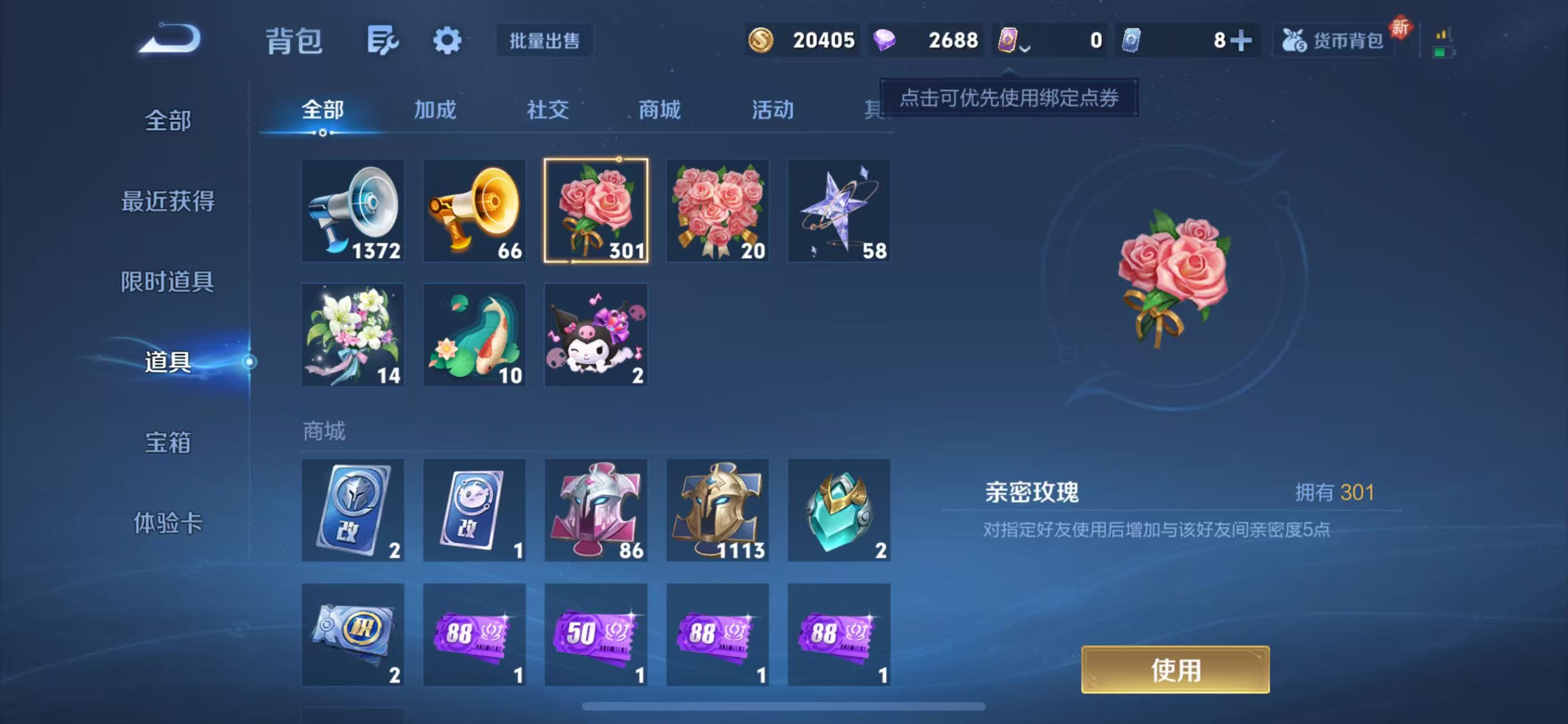This screenshot has width=1568, height=724.
Task: Select the koi fish item
Action: coord(474,335)
